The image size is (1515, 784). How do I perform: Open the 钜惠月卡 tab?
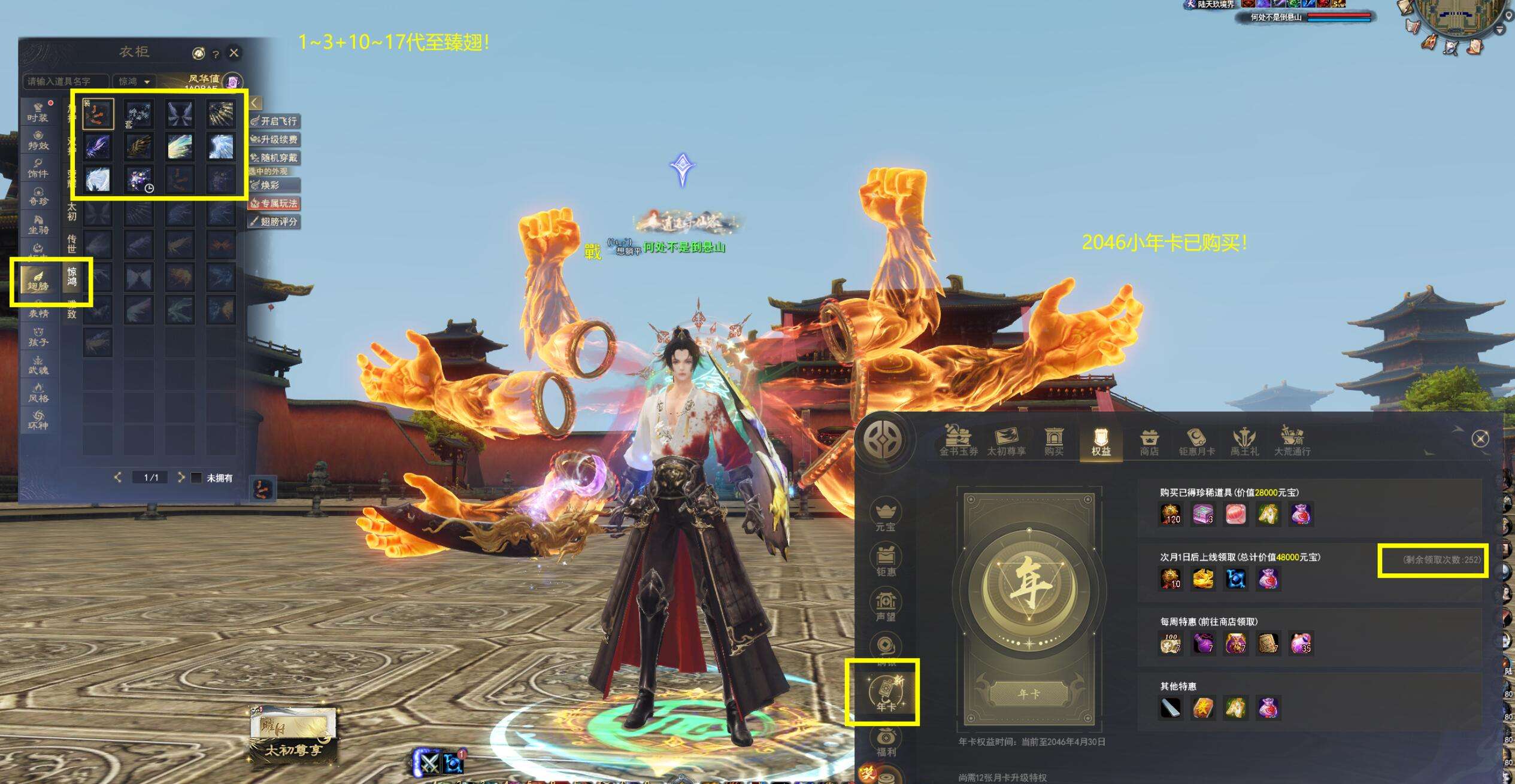pos(1196,443)
